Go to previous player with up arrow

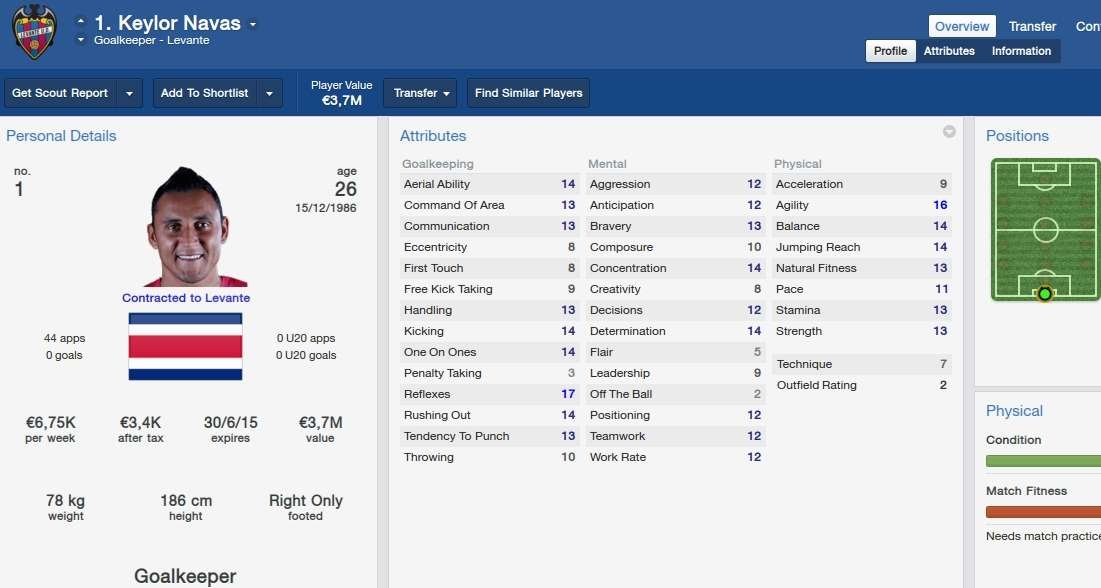(80, 21)
